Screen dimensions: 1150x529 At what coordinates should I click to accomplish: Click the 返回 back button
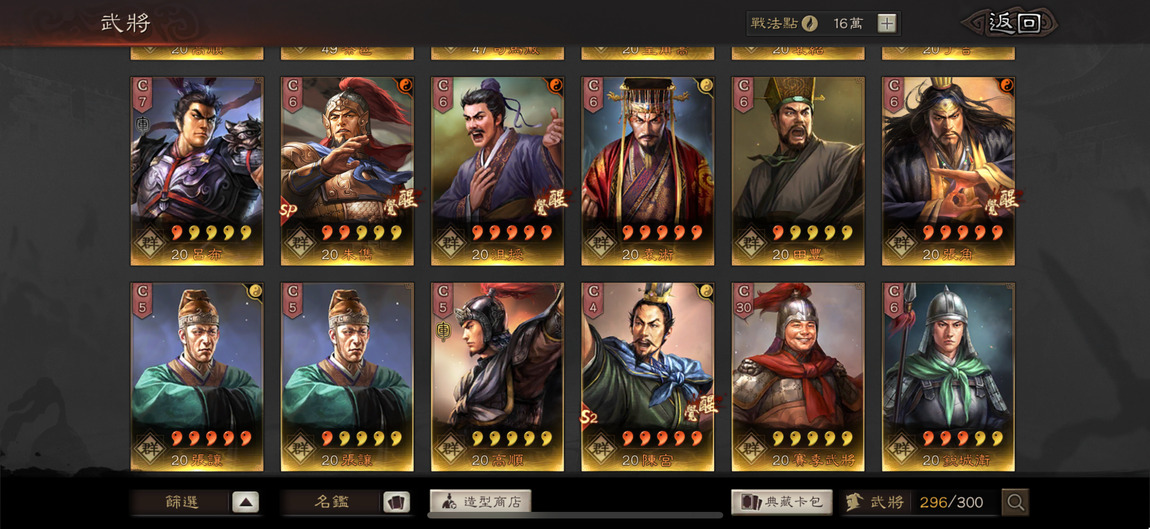[1012, 23]
